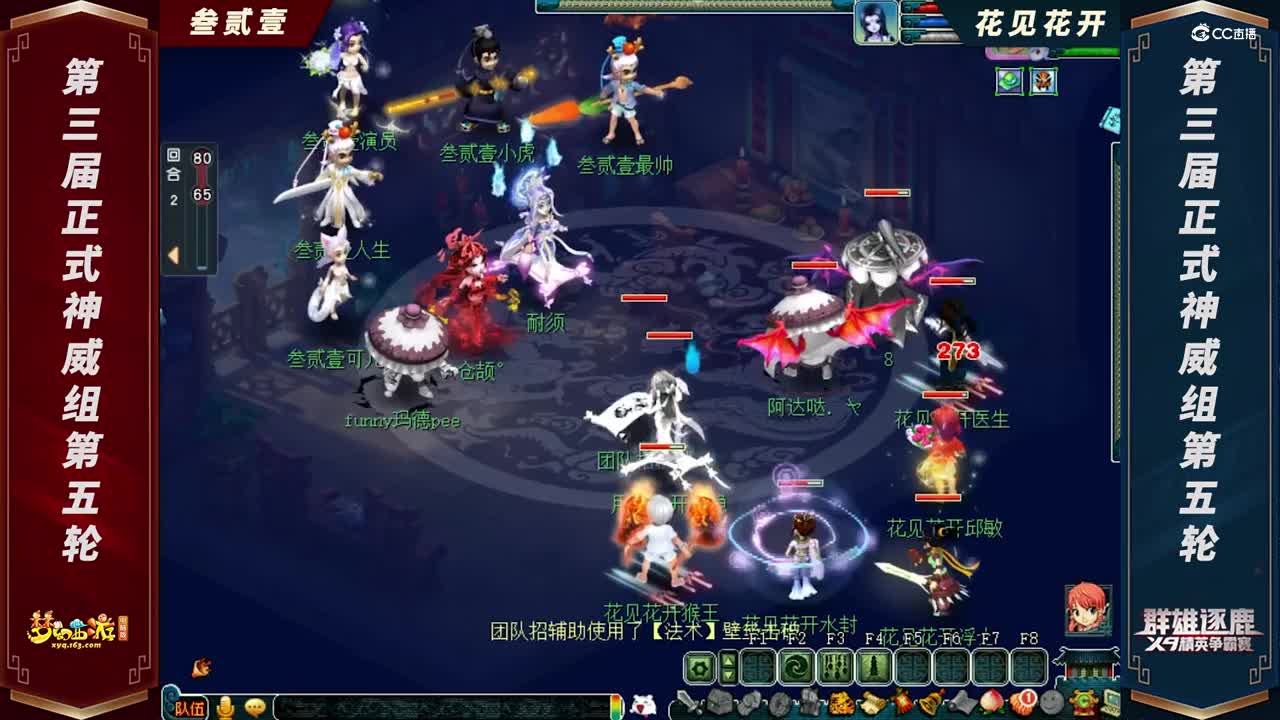
Task: Open the 队伍 channel selector
Action: pos(190,709)
